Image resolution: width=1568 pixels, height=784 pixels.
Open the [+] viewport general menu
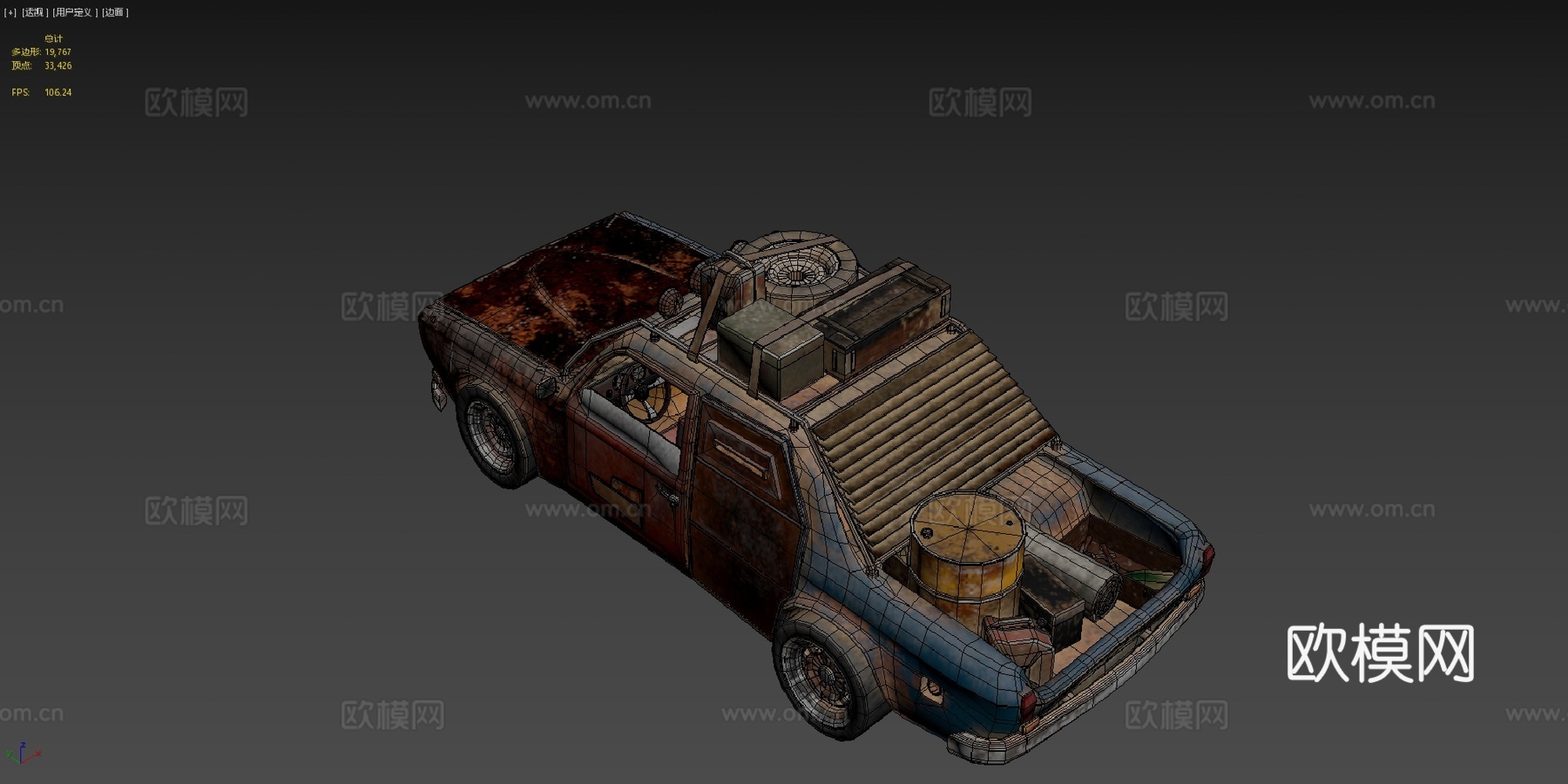(x=10, y=13)
